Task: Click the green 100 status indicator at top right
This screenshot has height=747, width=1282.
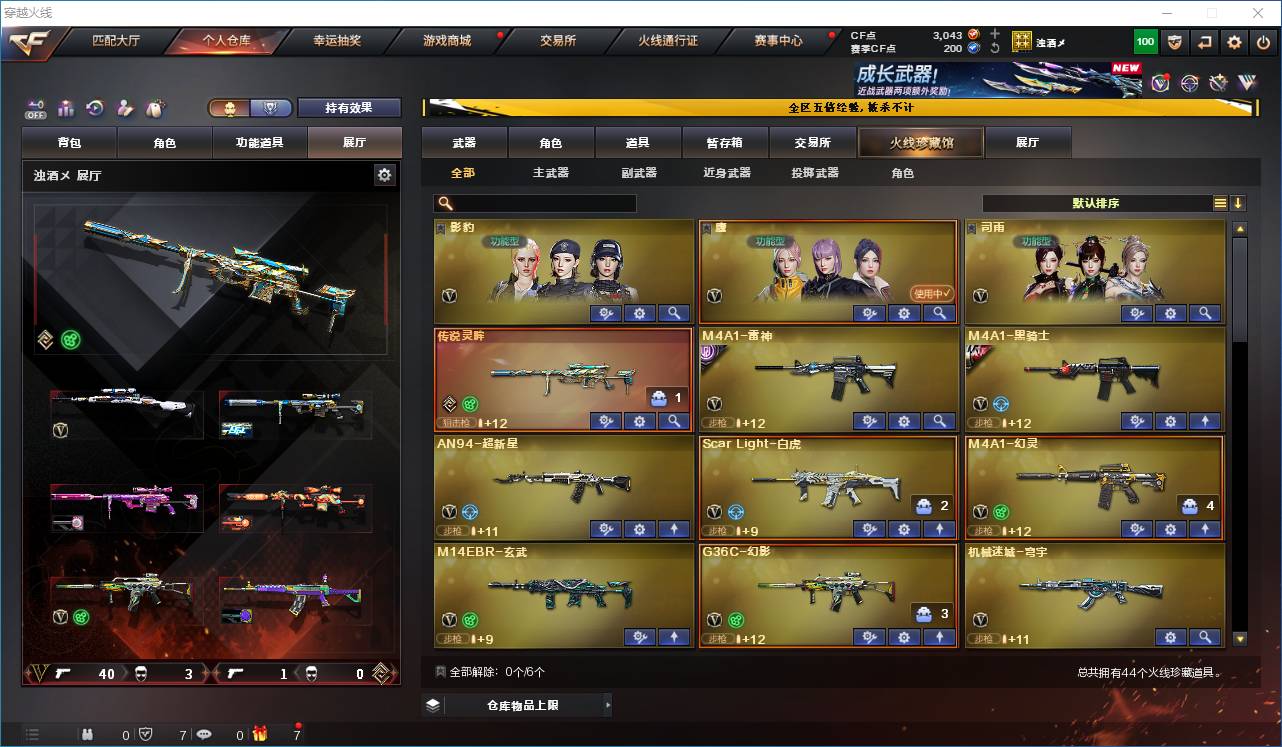Action: (1145, 42)
